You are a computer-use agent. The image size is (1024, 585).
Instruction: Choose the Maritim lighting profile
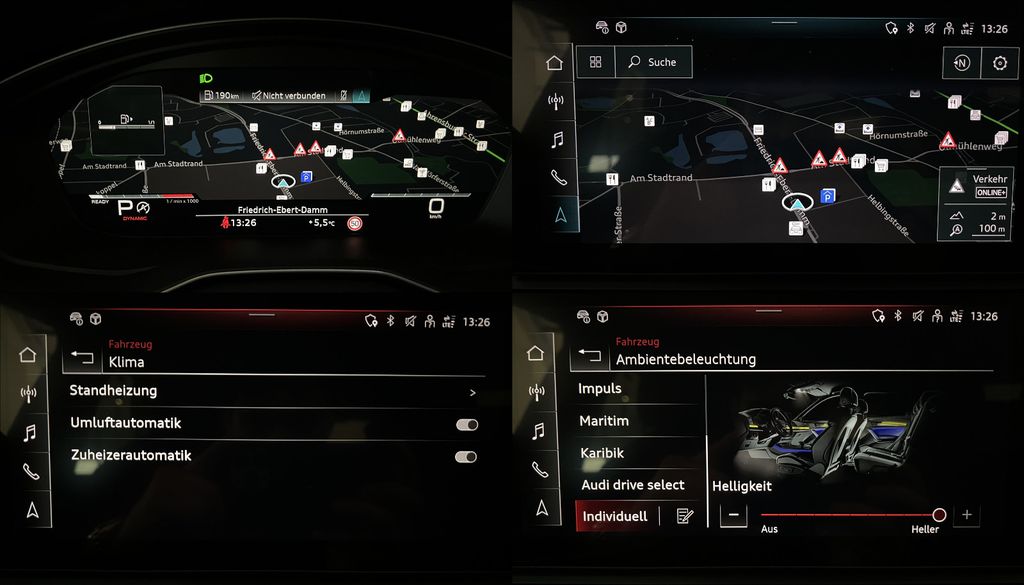point(604,421)
